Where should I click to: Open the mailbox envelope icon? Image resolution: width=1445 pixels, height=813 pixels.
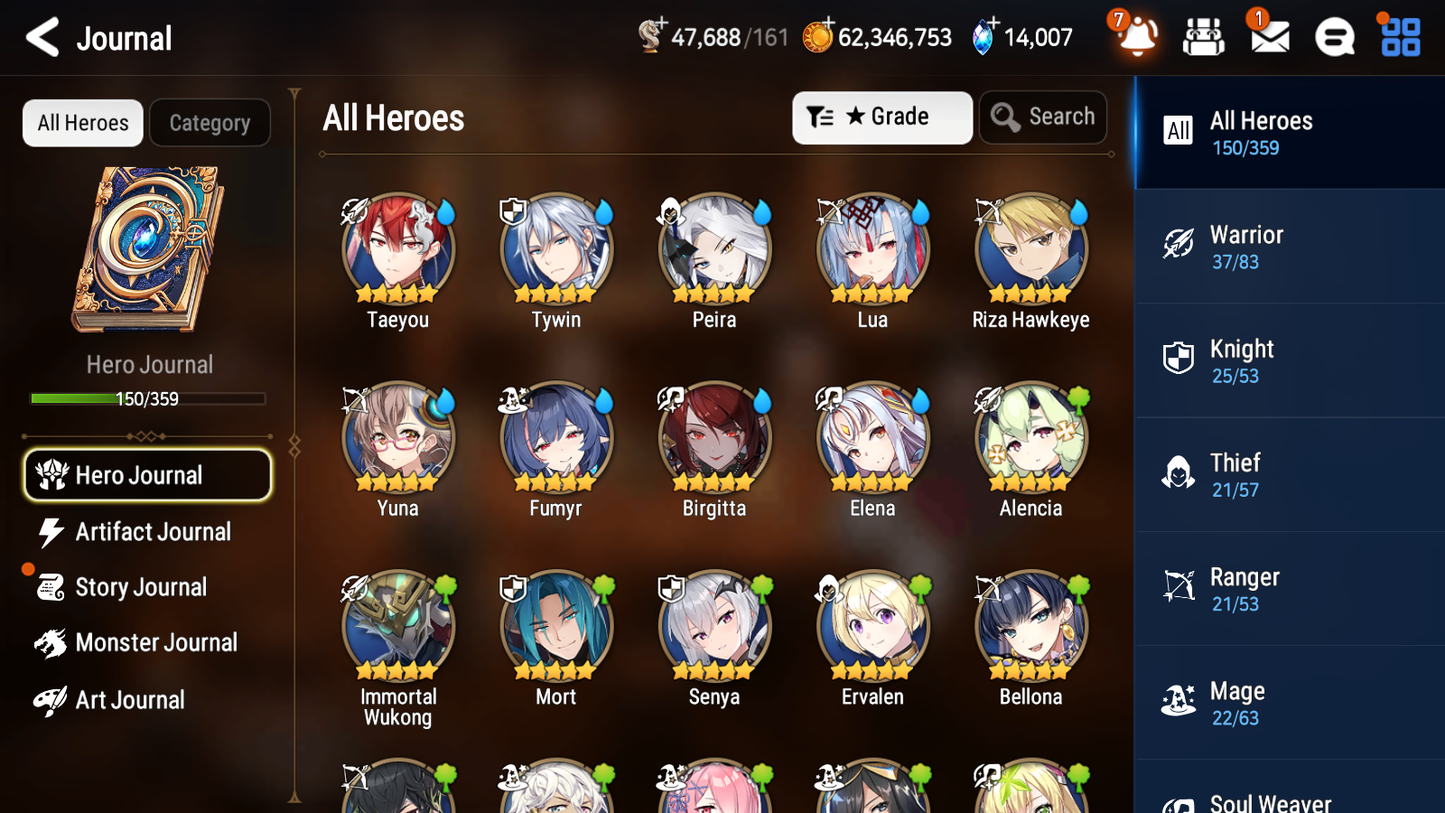pyautogui.click(x=1268, y=37)
